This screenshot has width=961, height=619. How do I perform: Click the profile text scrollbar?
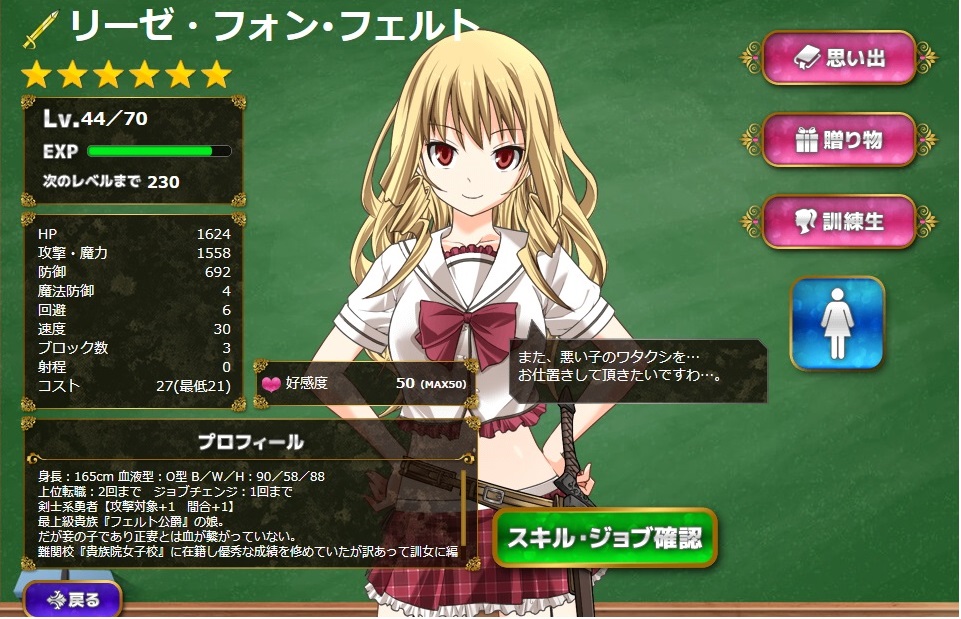pos(464,508)
